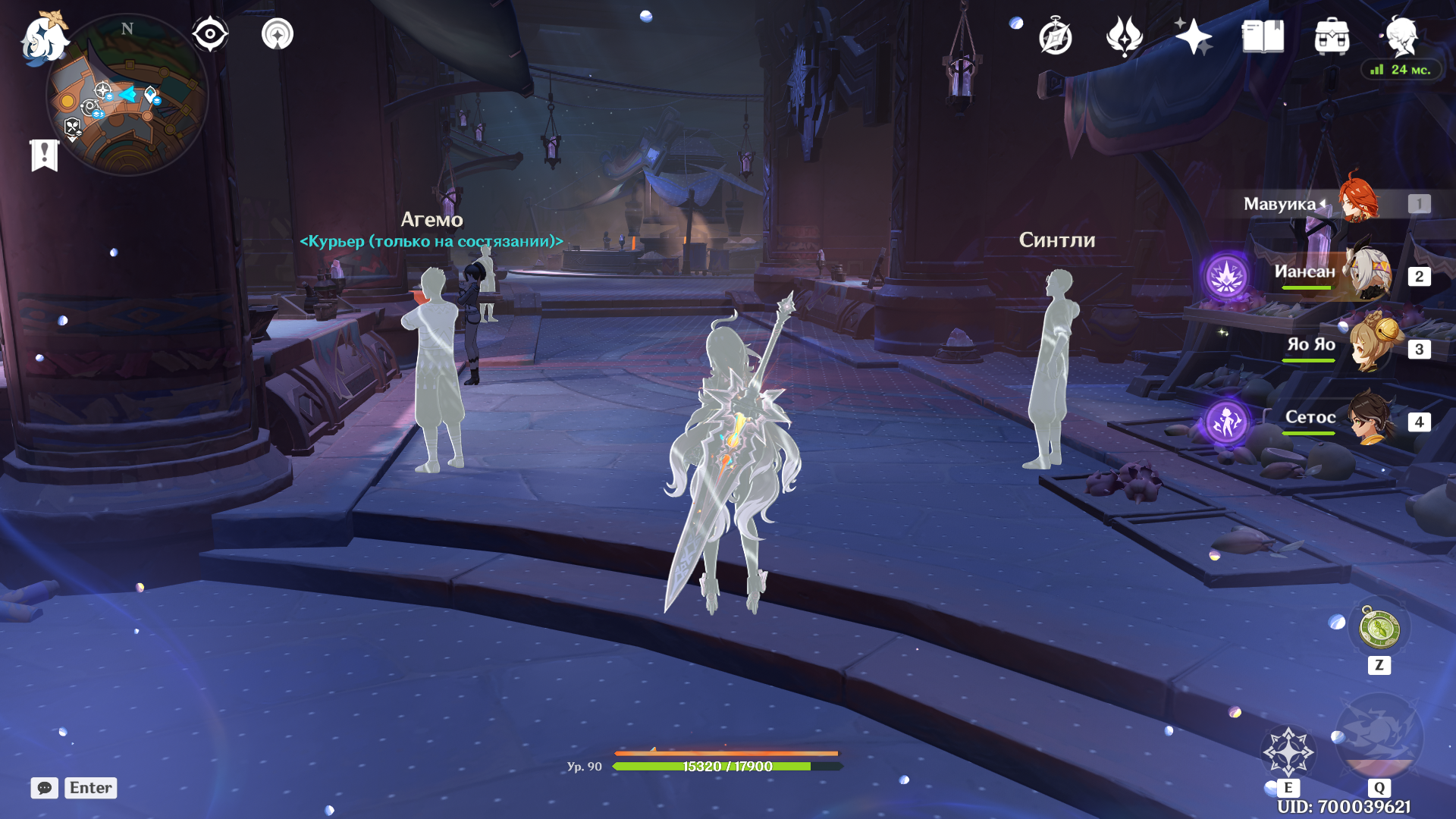Viewport: 1456px width, 819px height.
Task: Activate the elemental burst icon
Action: pyautogui.click(x=1379, y=737)
